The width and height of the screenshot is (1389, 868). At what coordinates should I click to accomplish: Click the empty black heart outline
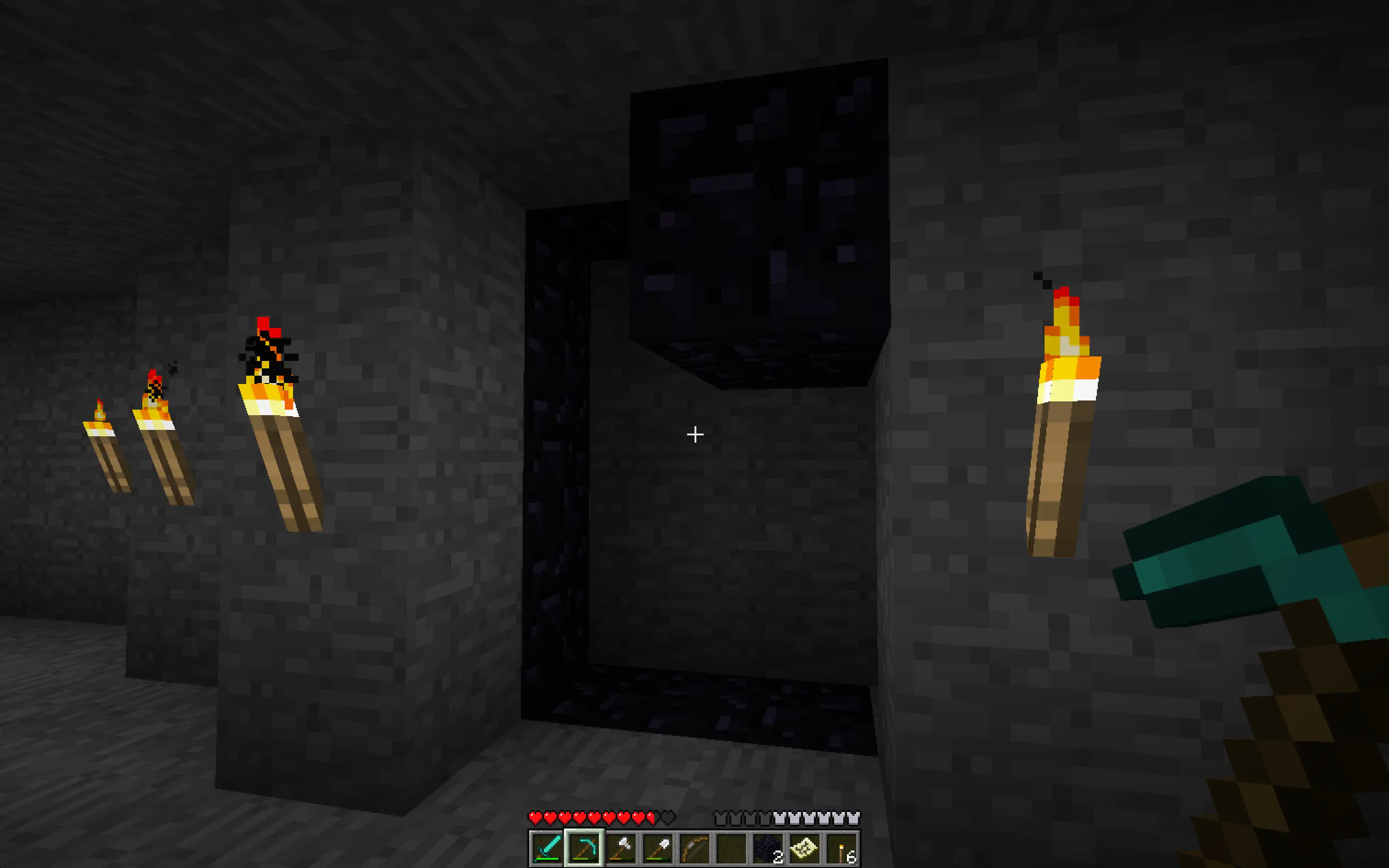(x=667, y=818)
